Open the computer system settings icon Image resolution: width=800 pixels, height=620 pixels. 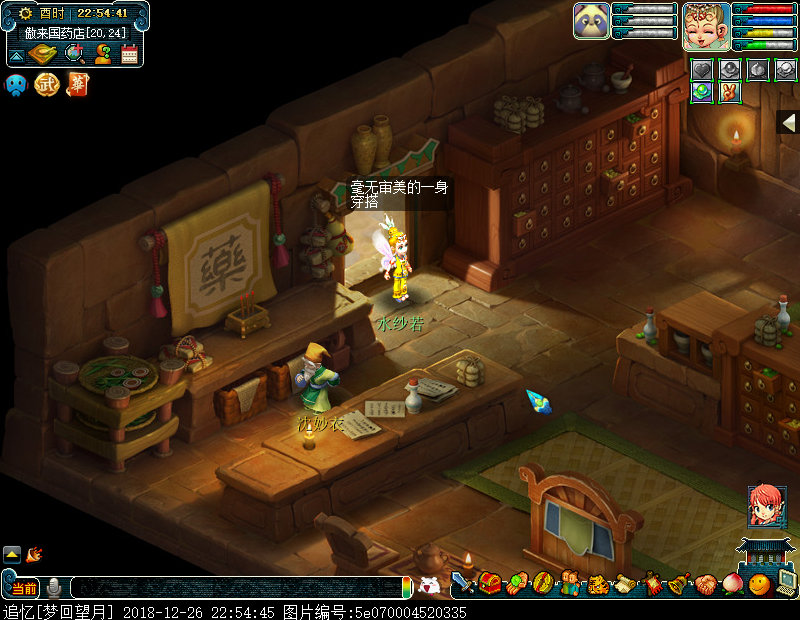click(x=785, y=583)
